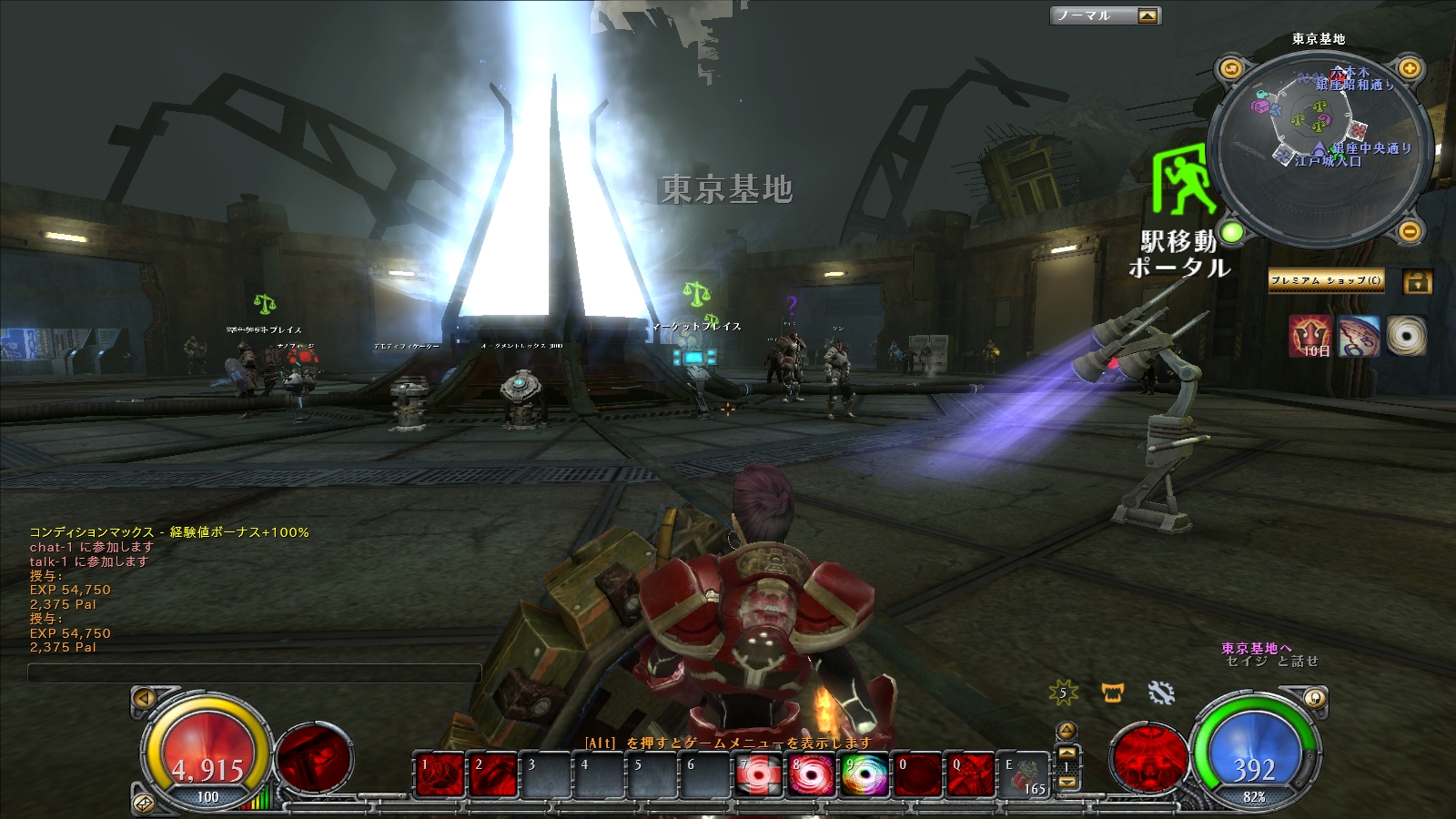The width and height of the screenshot is (1456, 819).
Task: Click the swirling vortex buff icon
Action: [1406, 336]
